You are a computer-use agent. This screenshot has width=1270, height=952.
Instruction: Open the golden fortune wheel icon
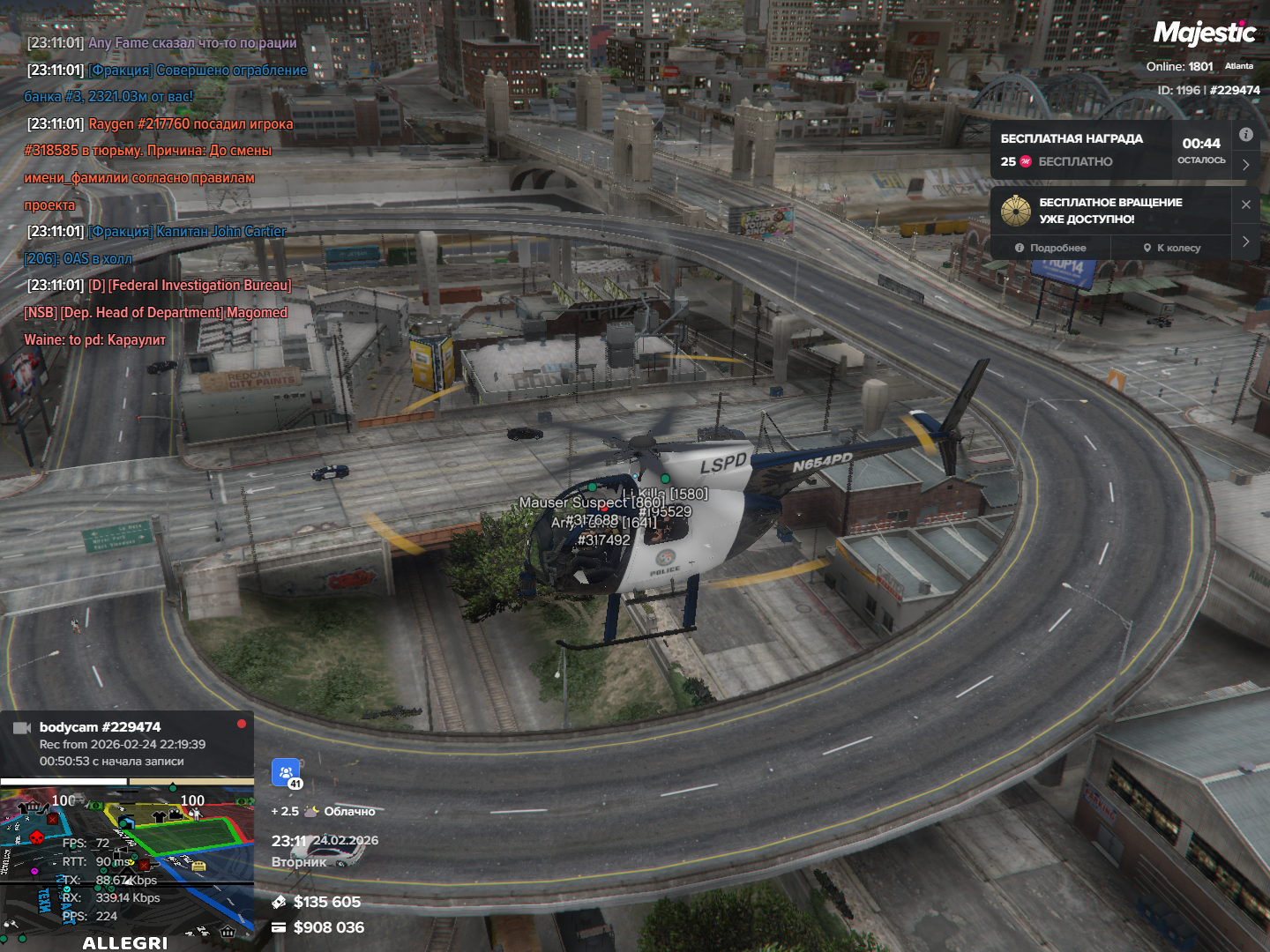(1016, 211)
